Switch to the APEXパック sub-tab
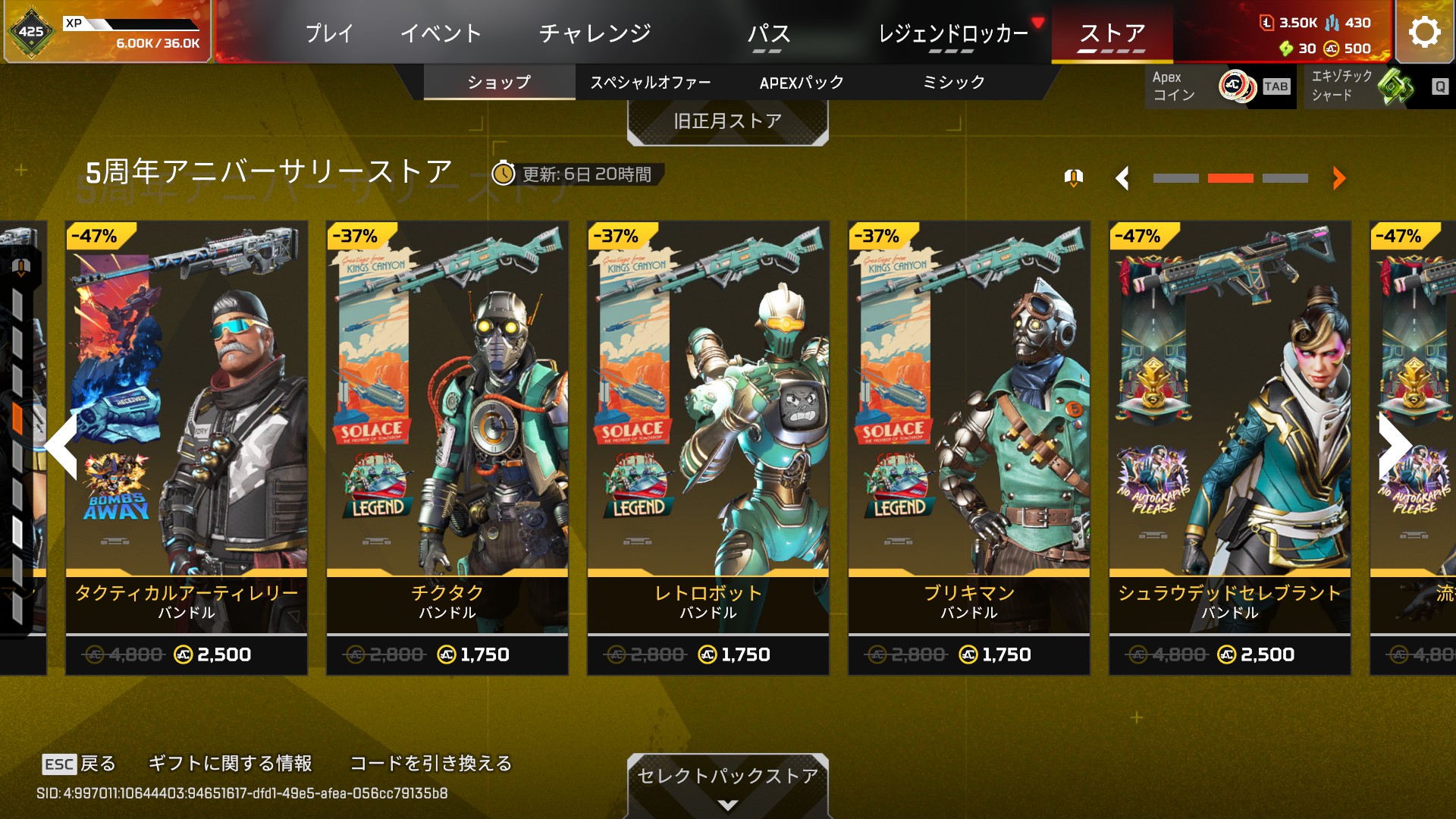 point(802,82)
